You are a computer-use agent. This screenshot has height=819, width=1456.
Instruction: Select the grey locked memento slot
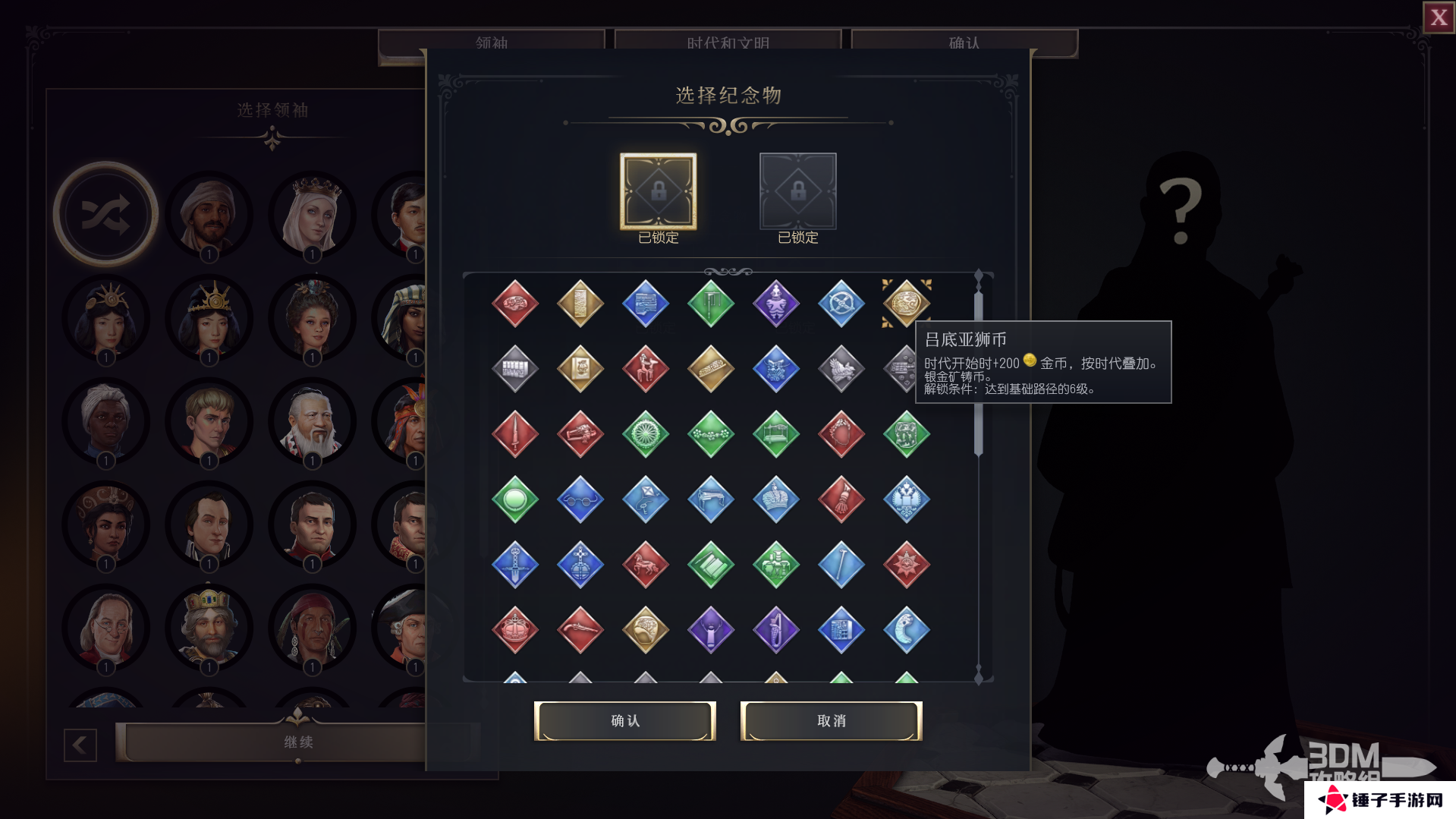[797, 191]
